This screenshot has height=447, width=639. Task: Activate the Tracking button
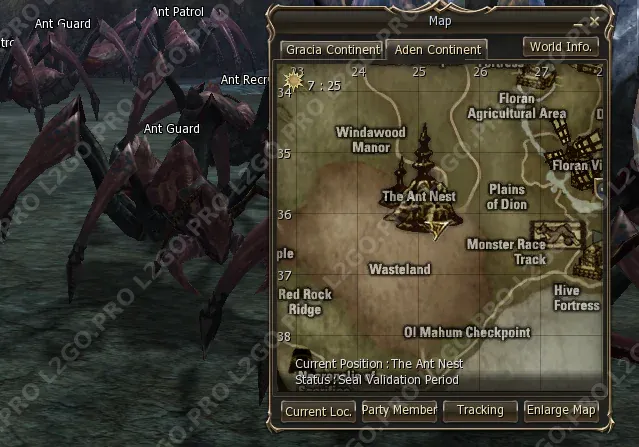click(x=480, y=409)
